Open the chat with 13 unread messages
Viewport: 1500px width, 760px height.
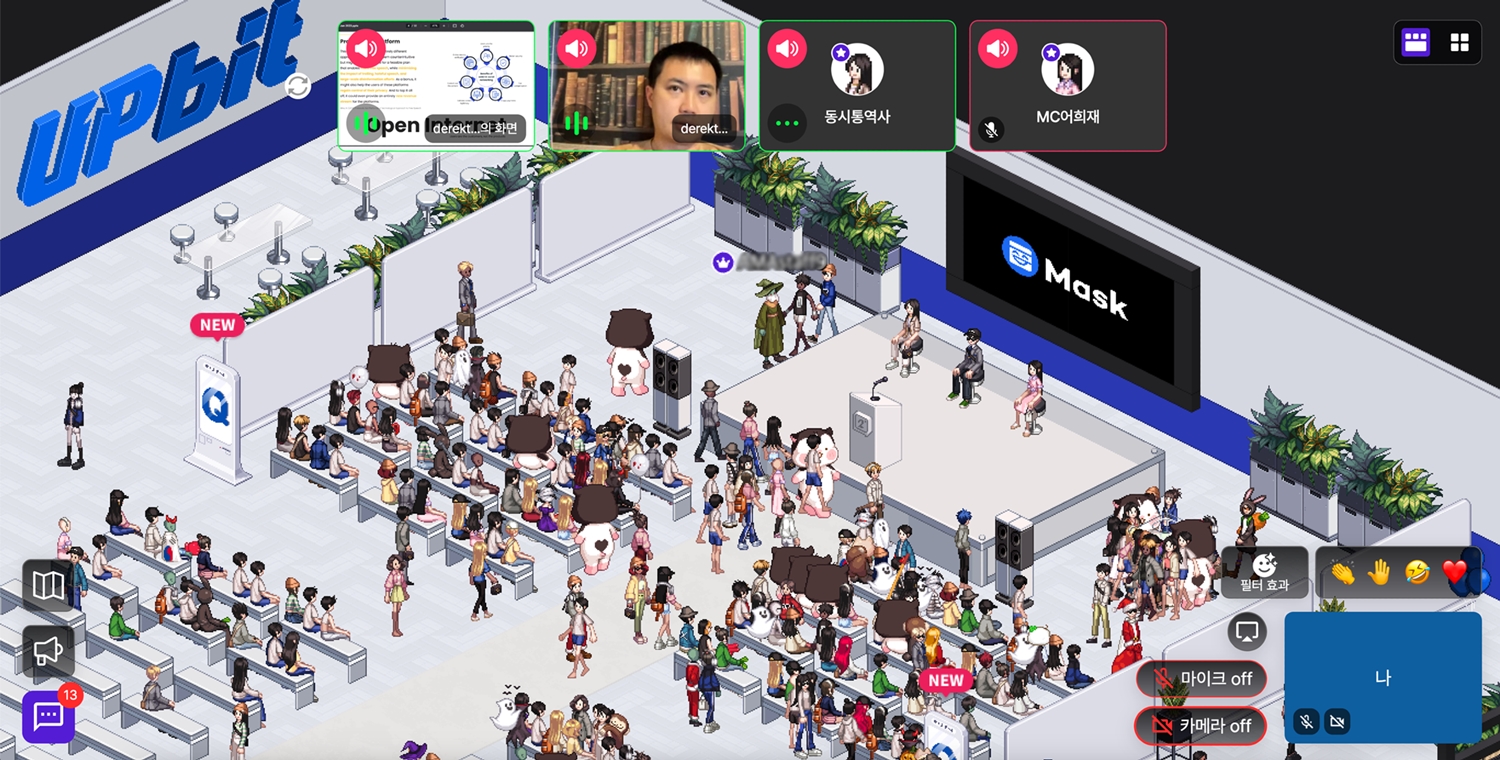48,717
